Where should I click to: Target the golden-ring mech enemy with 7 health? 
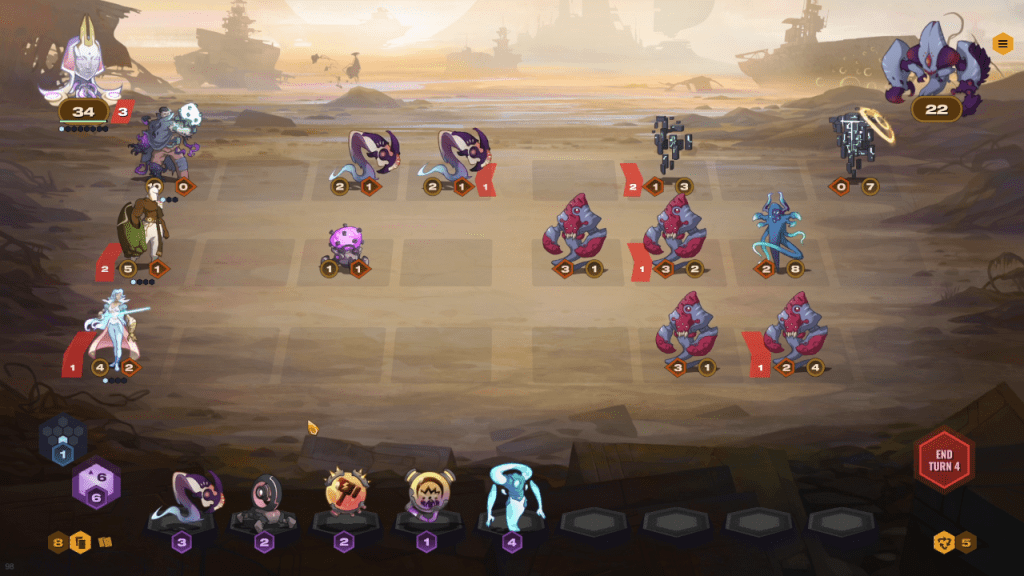(855, 145)
